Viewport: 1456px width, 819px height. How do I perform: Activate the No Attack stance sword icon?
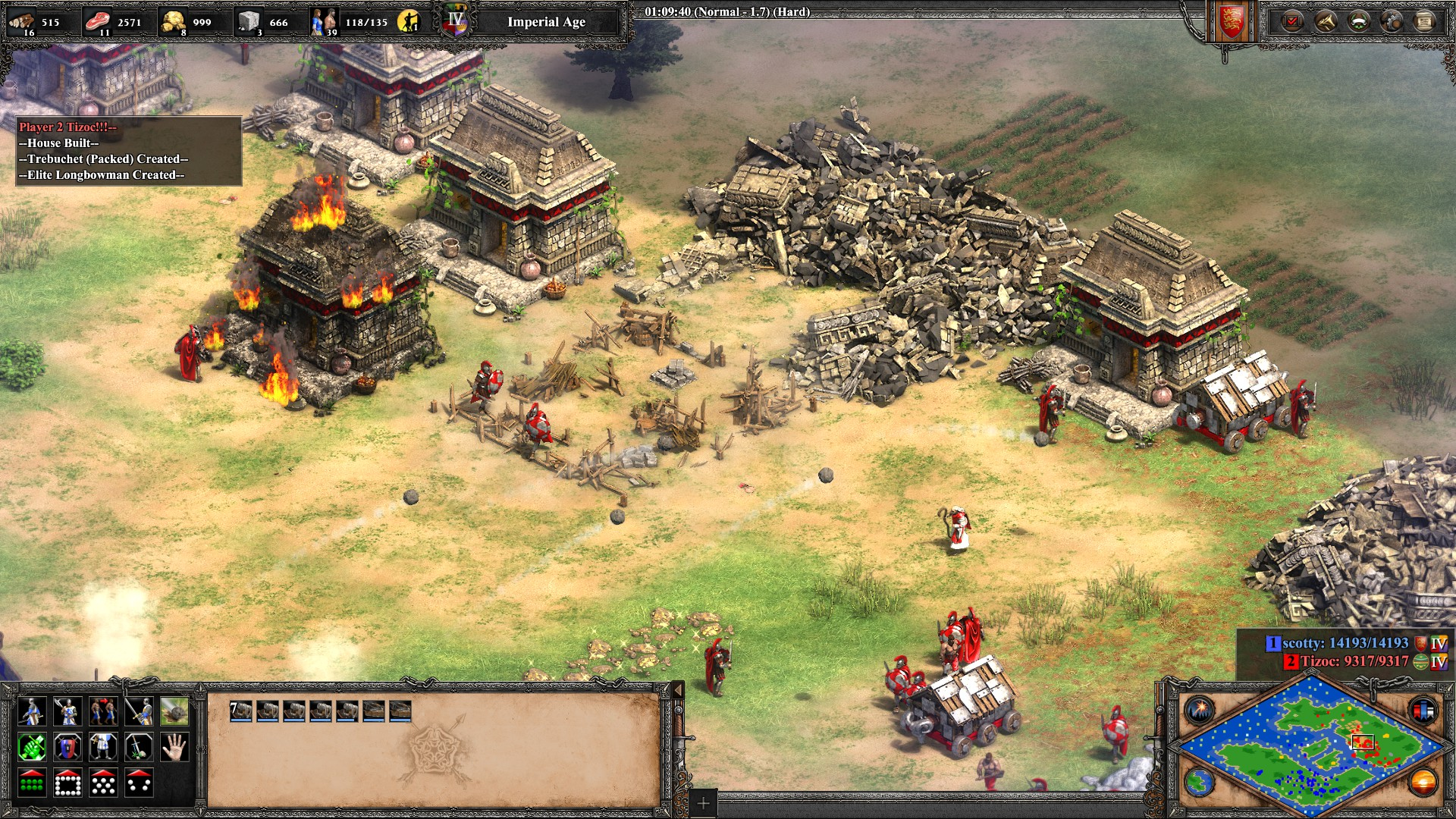(139, 748)
